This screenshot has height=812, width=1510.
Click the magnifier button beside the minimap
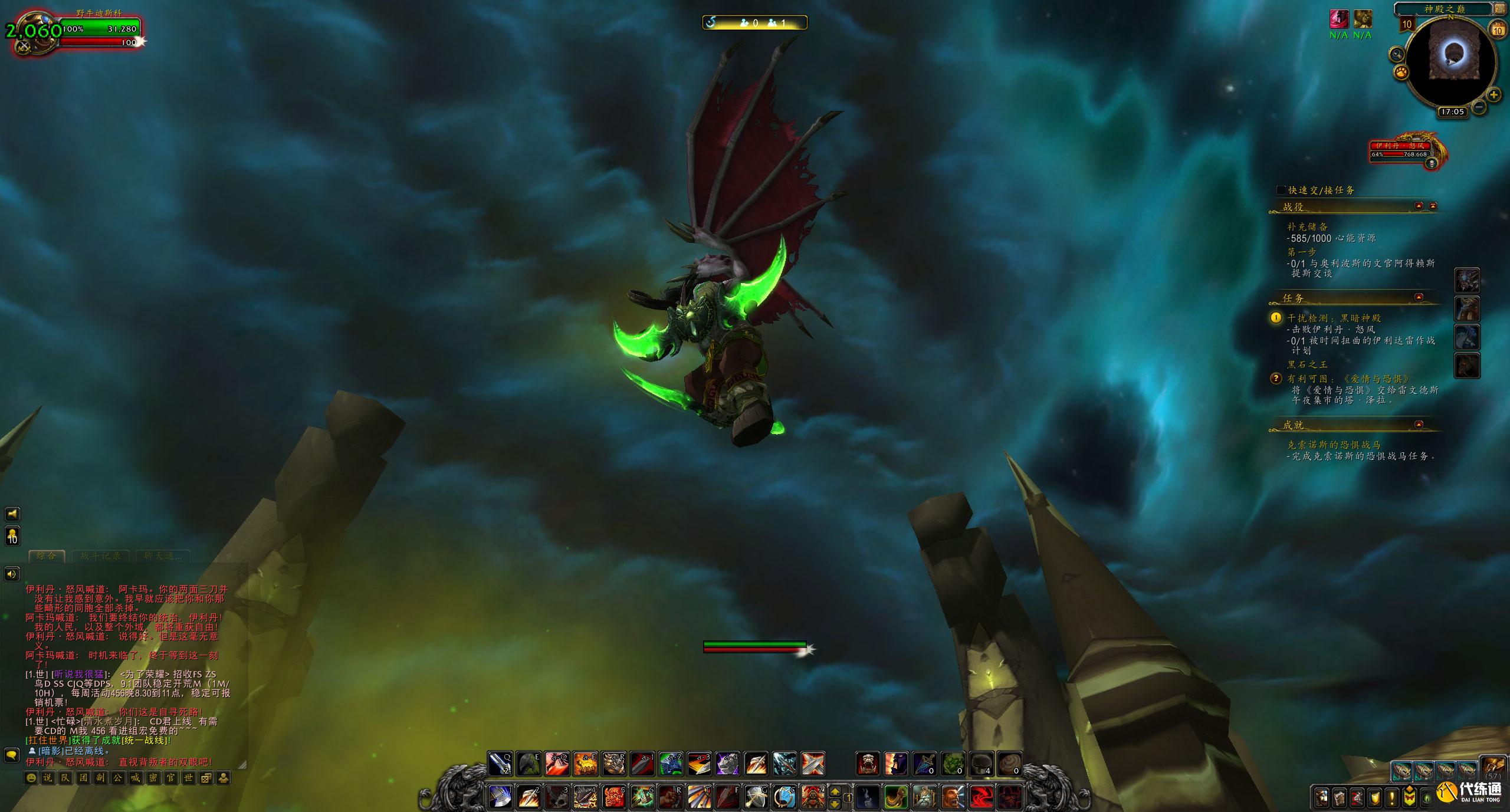pos(1397,55)
